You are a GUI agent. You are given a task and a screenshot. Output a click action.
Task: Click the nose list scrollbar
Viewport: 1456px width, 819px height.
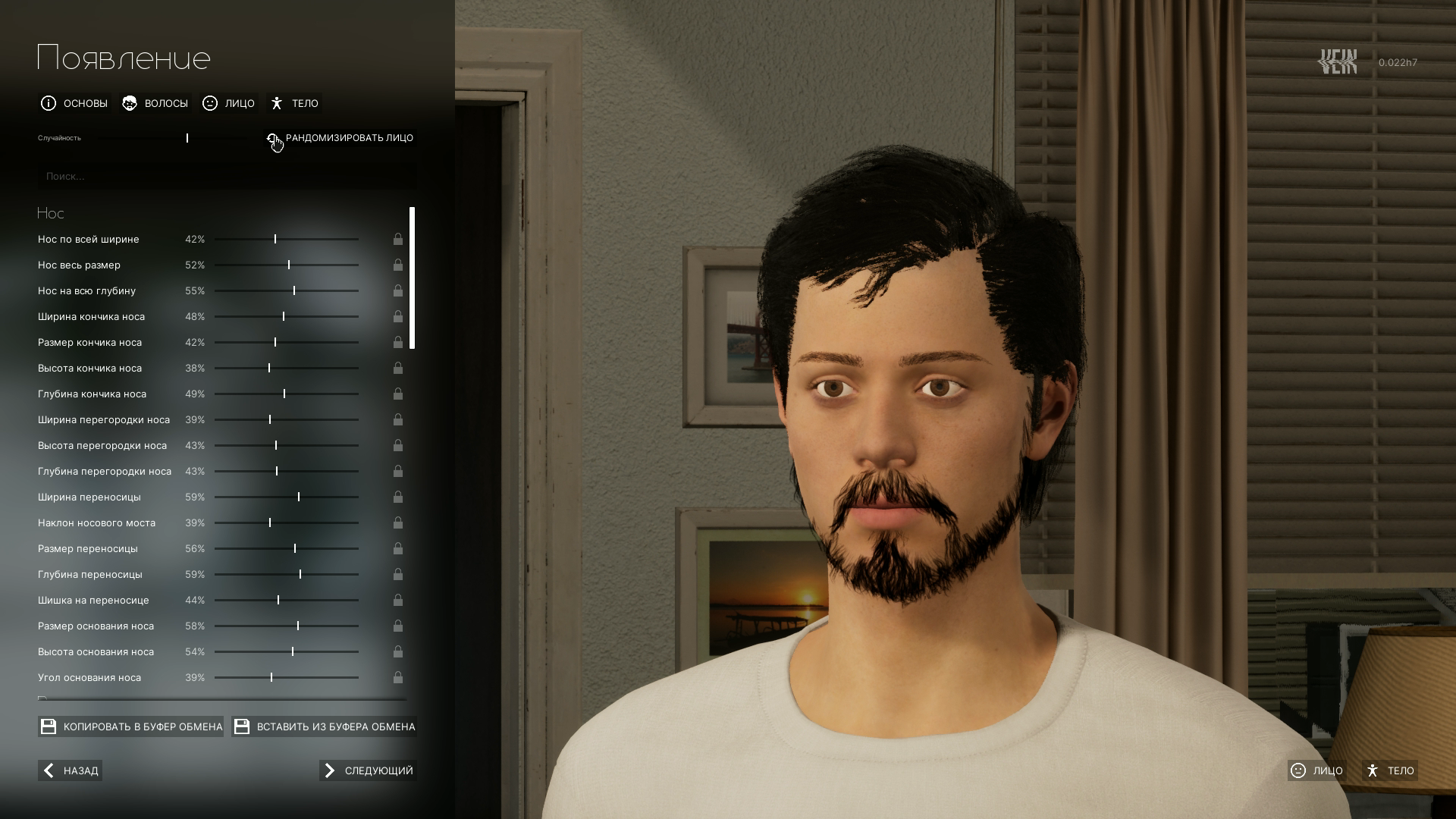(x=413, y=278)
